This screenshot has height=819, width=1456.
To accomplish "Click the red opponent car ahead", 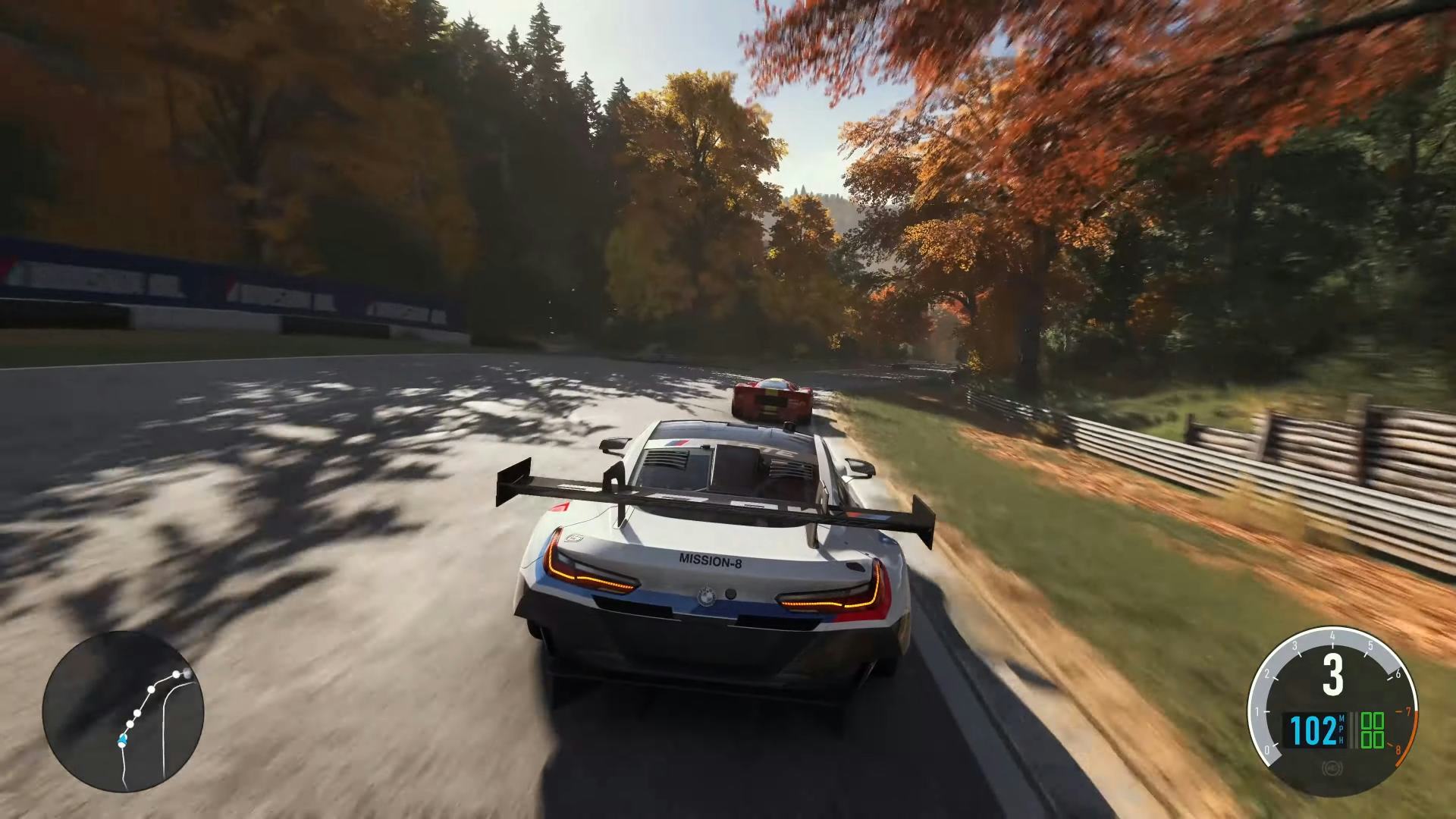I will (x=773, y=398).
